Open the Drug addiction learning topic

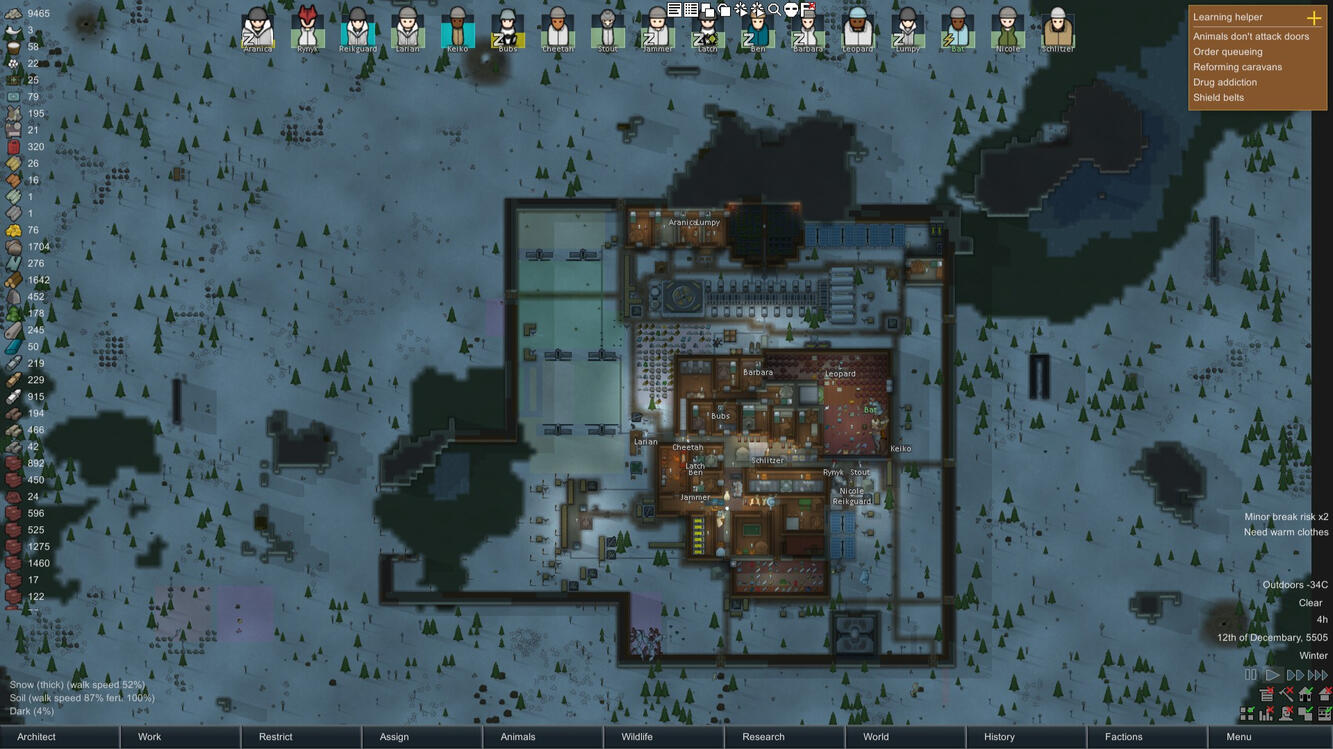(1224, 81)
